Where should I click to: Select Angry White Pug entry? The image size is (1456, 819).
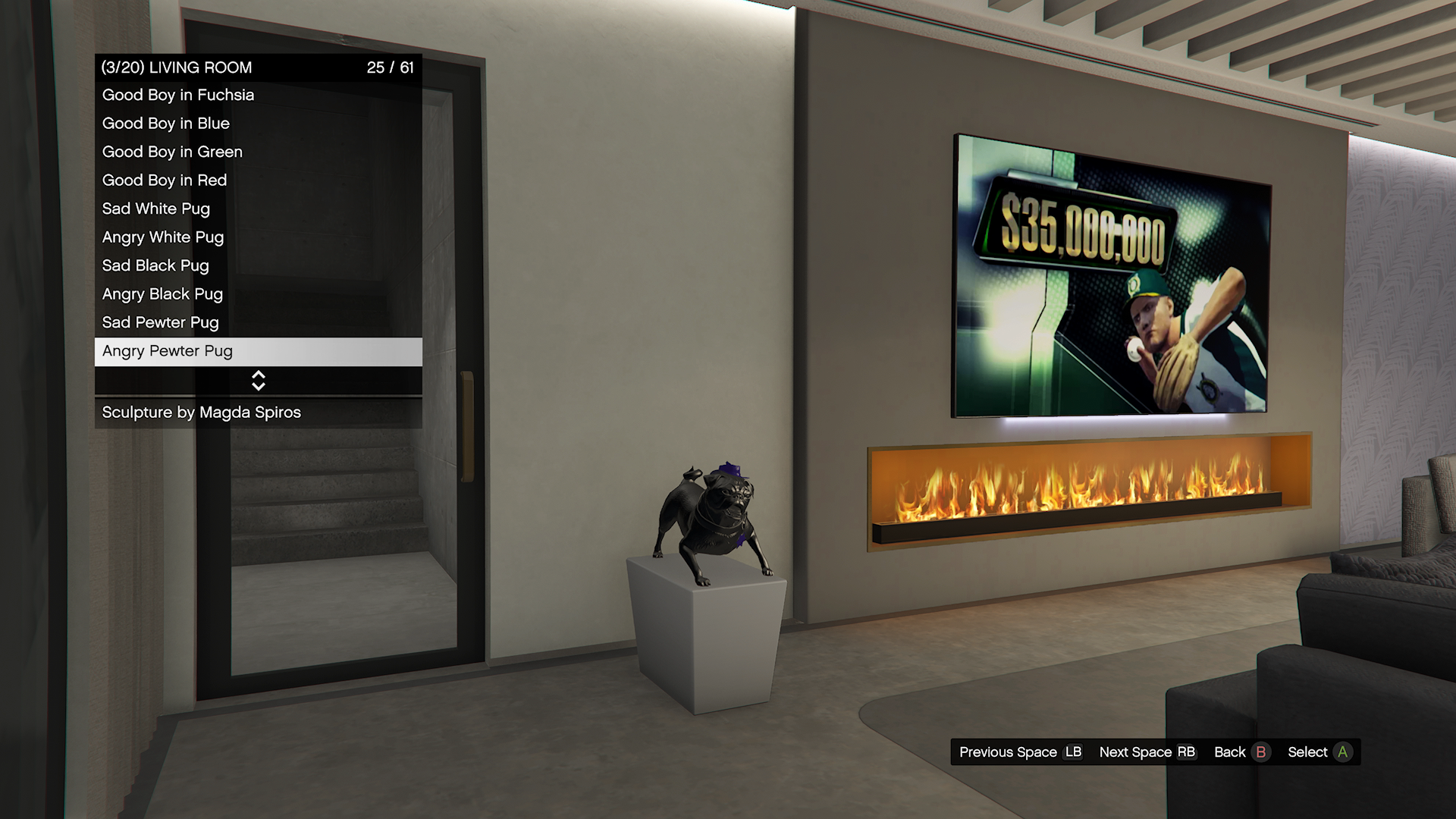[x=258, y=237]
